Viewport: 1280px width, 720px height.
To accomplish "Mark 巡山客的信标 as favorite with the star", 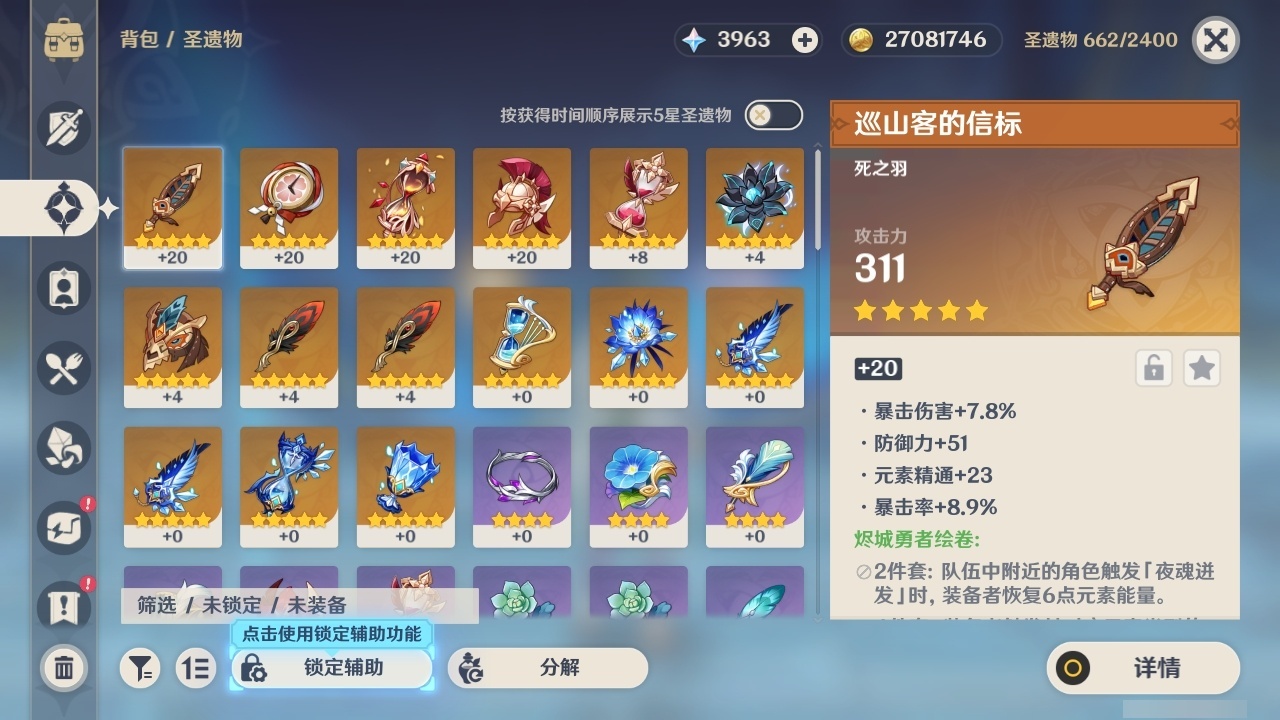I will 1202,368.
